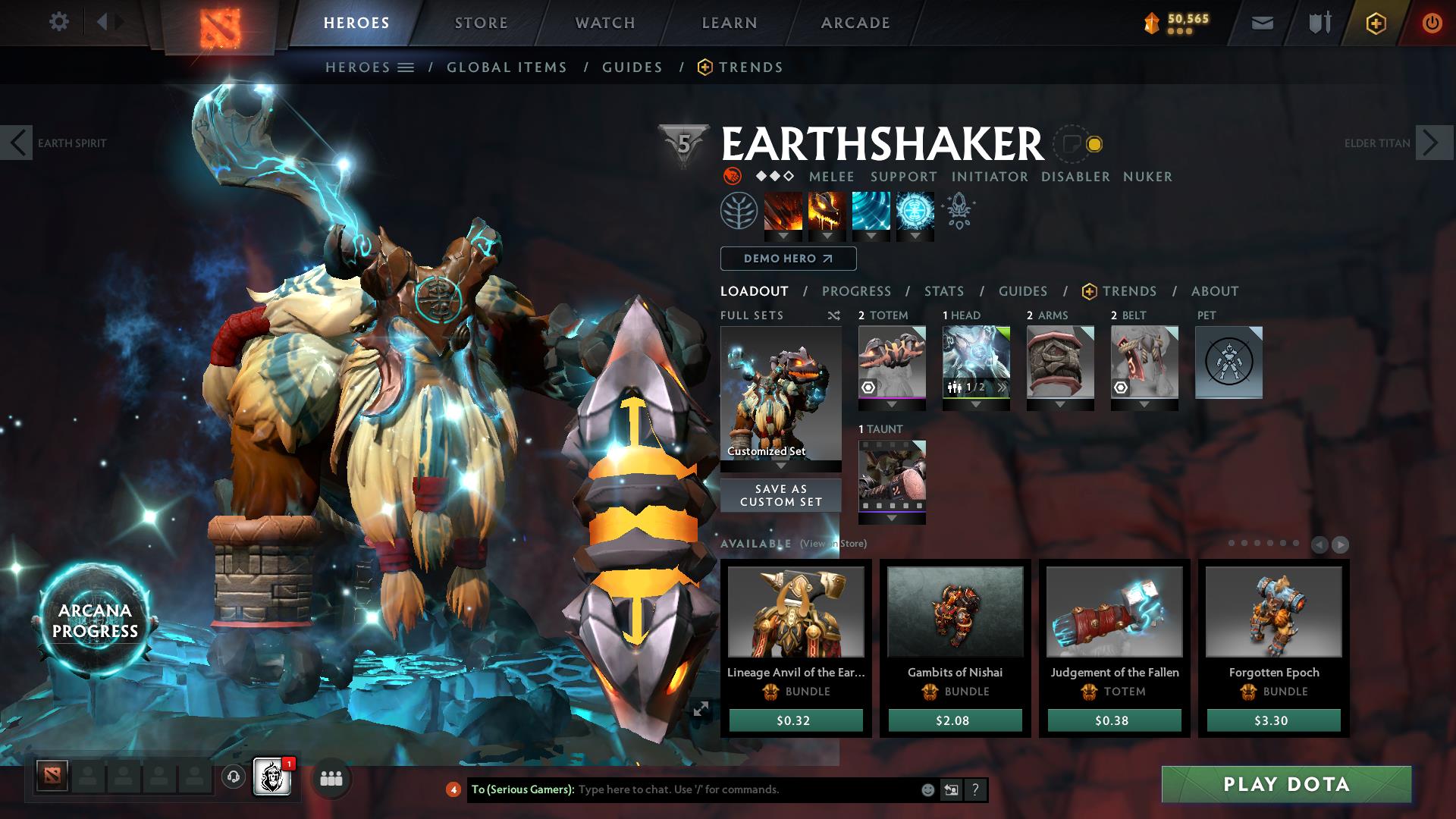Open the hamburger menu beside HEROES breadcrumb

point(406,67)
